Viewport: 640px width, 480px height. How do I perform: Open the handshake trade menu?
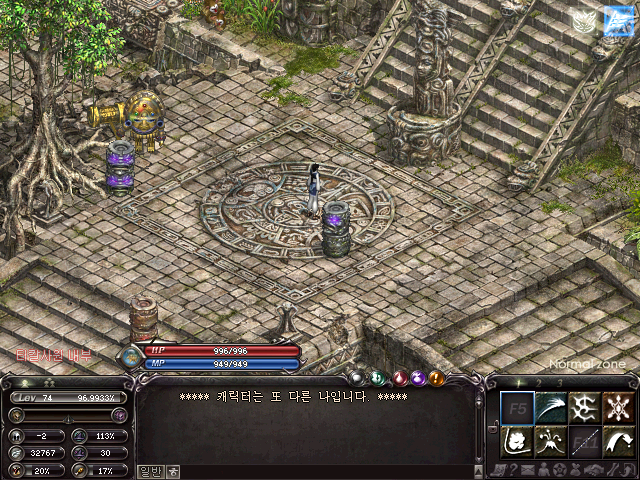coord(596,470)
